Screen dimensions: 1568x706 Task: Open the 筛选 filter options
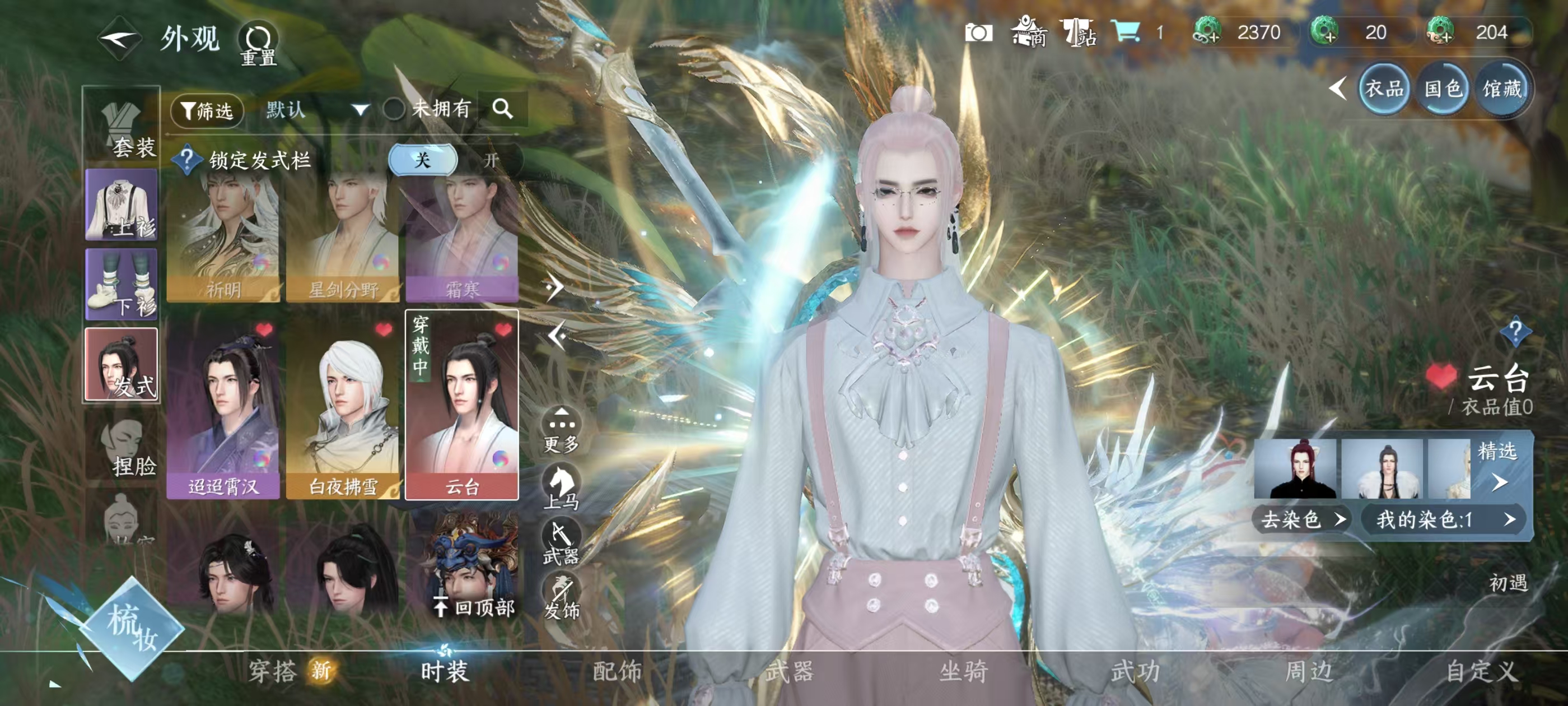click(x=207, y=110)
